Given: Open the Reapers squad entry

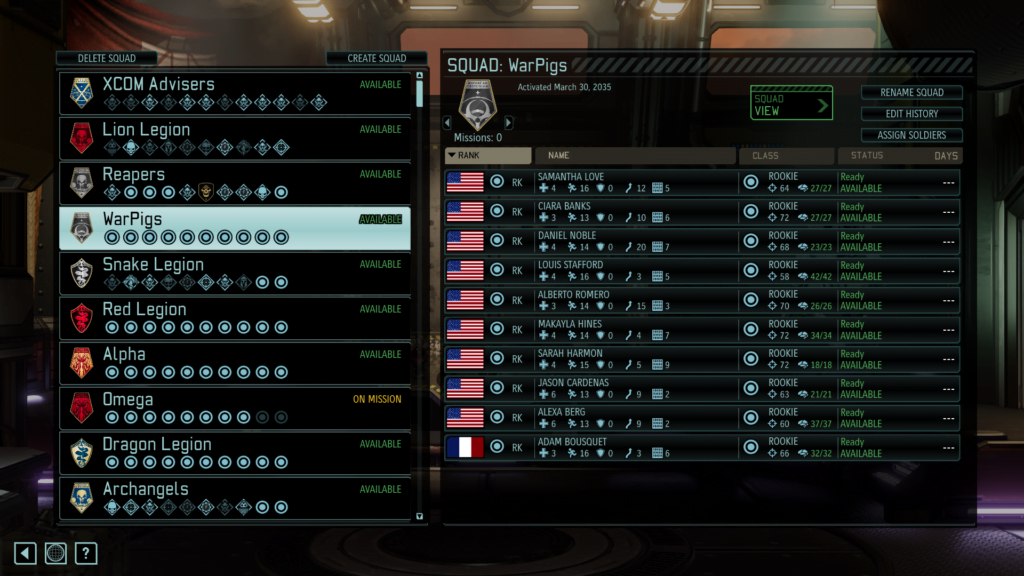Looking at the screenshot, I should pos(235,182).
